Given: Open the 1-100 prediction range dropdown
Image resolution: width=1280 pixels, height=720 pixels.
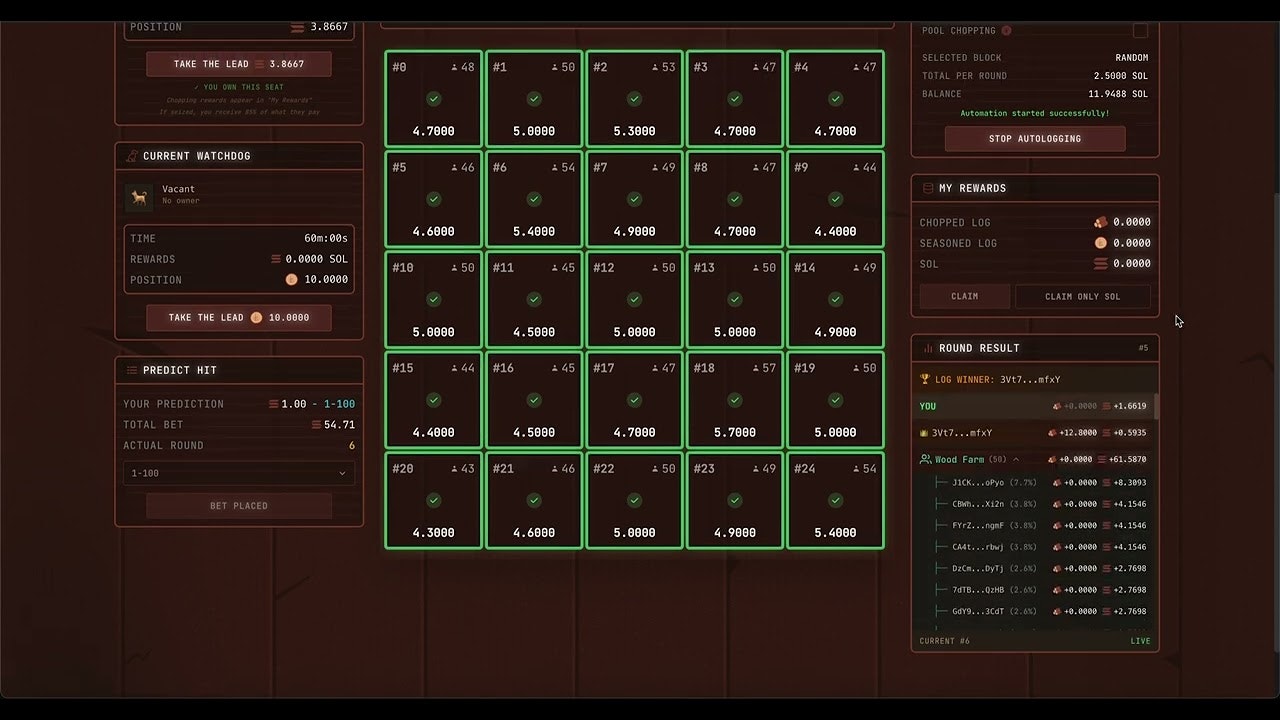Looking at the screenshot, I should [238, 472].
